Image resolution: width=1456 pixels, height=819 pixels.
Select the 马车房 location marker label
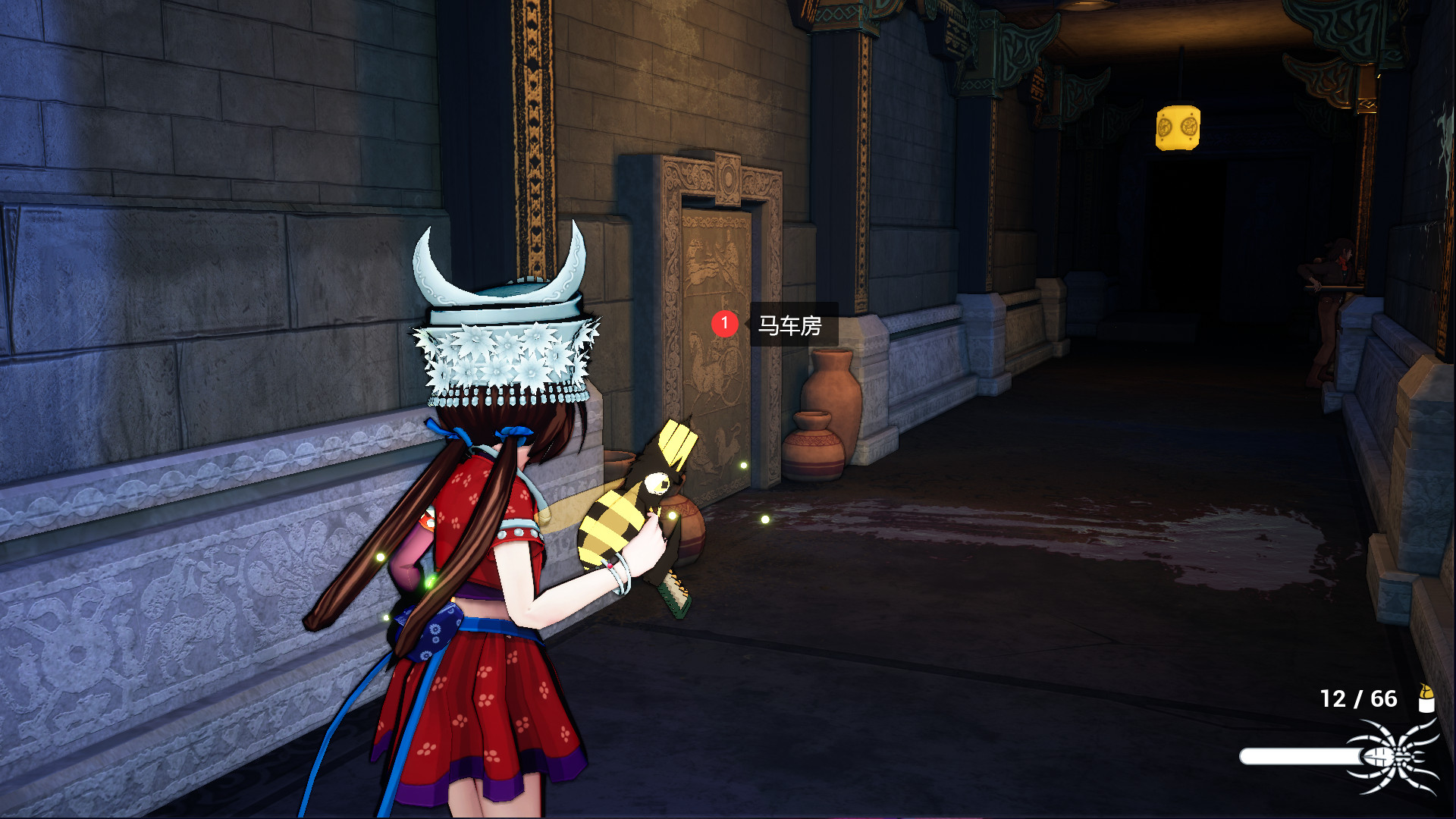790,325
